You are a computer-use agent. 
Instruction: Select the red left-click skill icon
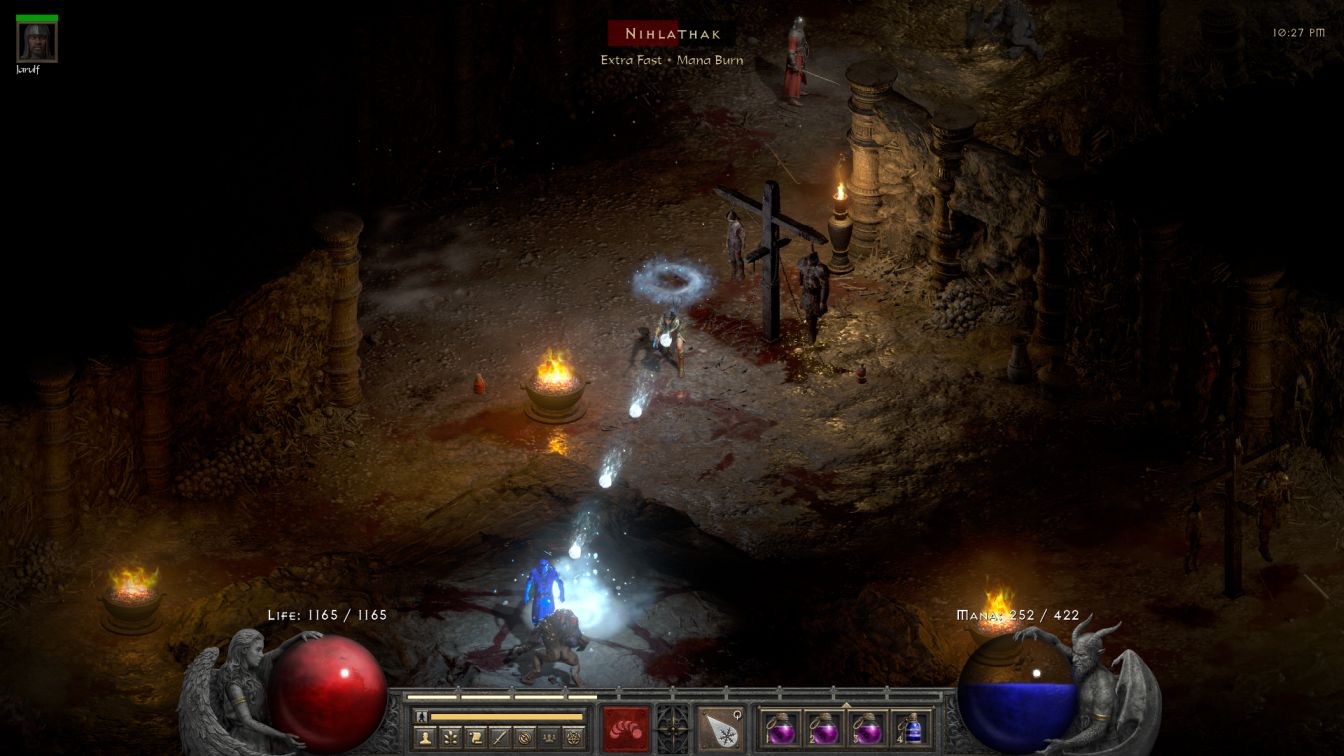[625, 728]
